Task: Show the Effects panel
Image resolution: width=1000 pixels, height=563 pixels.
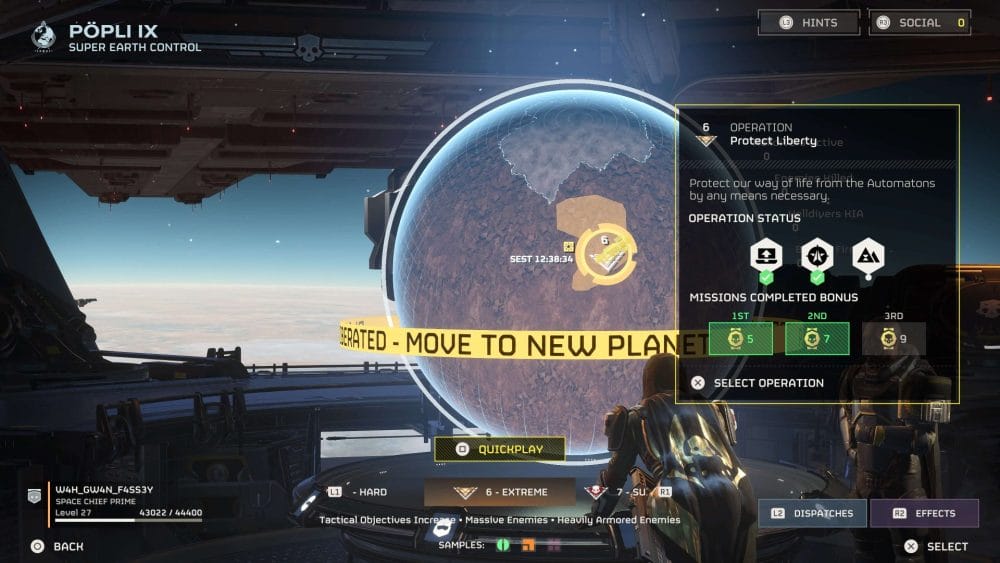Action: pyautogui.click(x=924, y=513)
